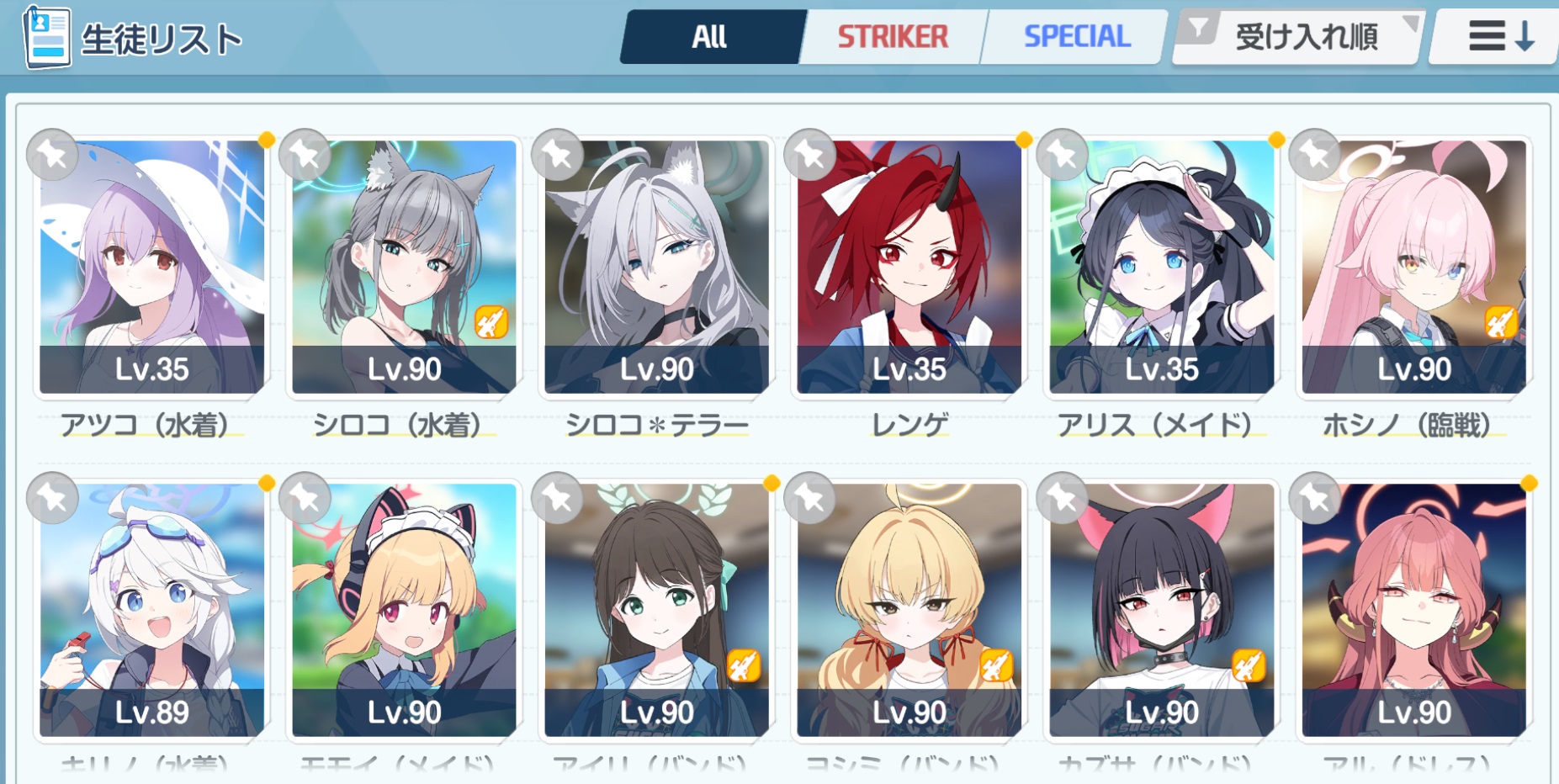Switch to the STRIKER tab
Image resolution: width=1559 pixels, height=784 pixels.
point(893,37)
